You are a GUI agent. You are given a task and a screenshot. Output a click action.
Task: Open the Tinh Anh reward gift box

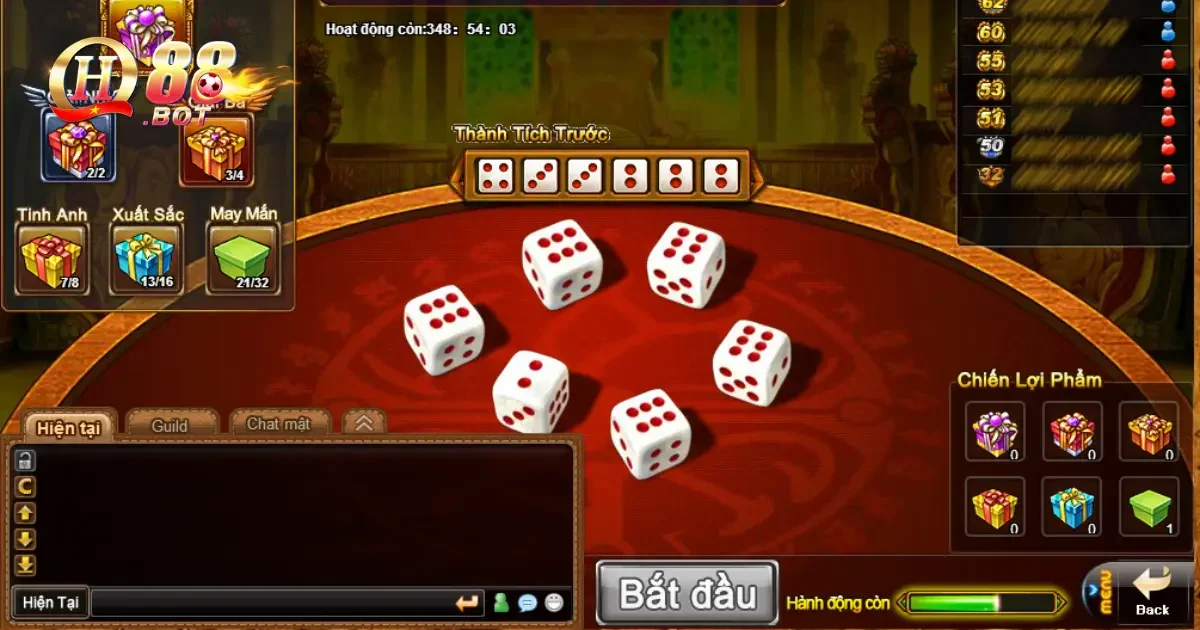pyautogui.click(x=51, y=258)
